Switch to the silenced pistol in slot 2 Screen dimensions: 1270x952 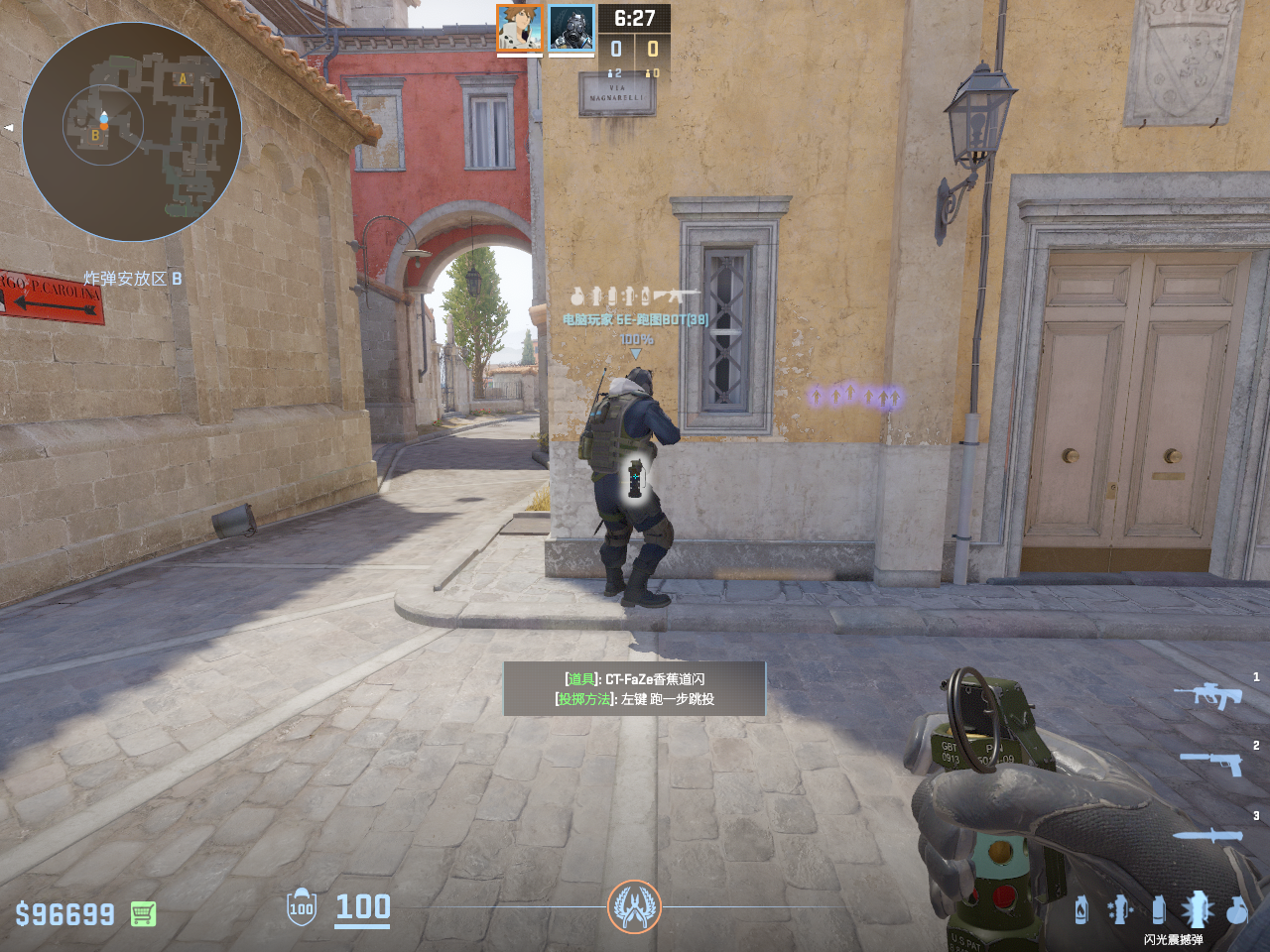(1211, 762)
